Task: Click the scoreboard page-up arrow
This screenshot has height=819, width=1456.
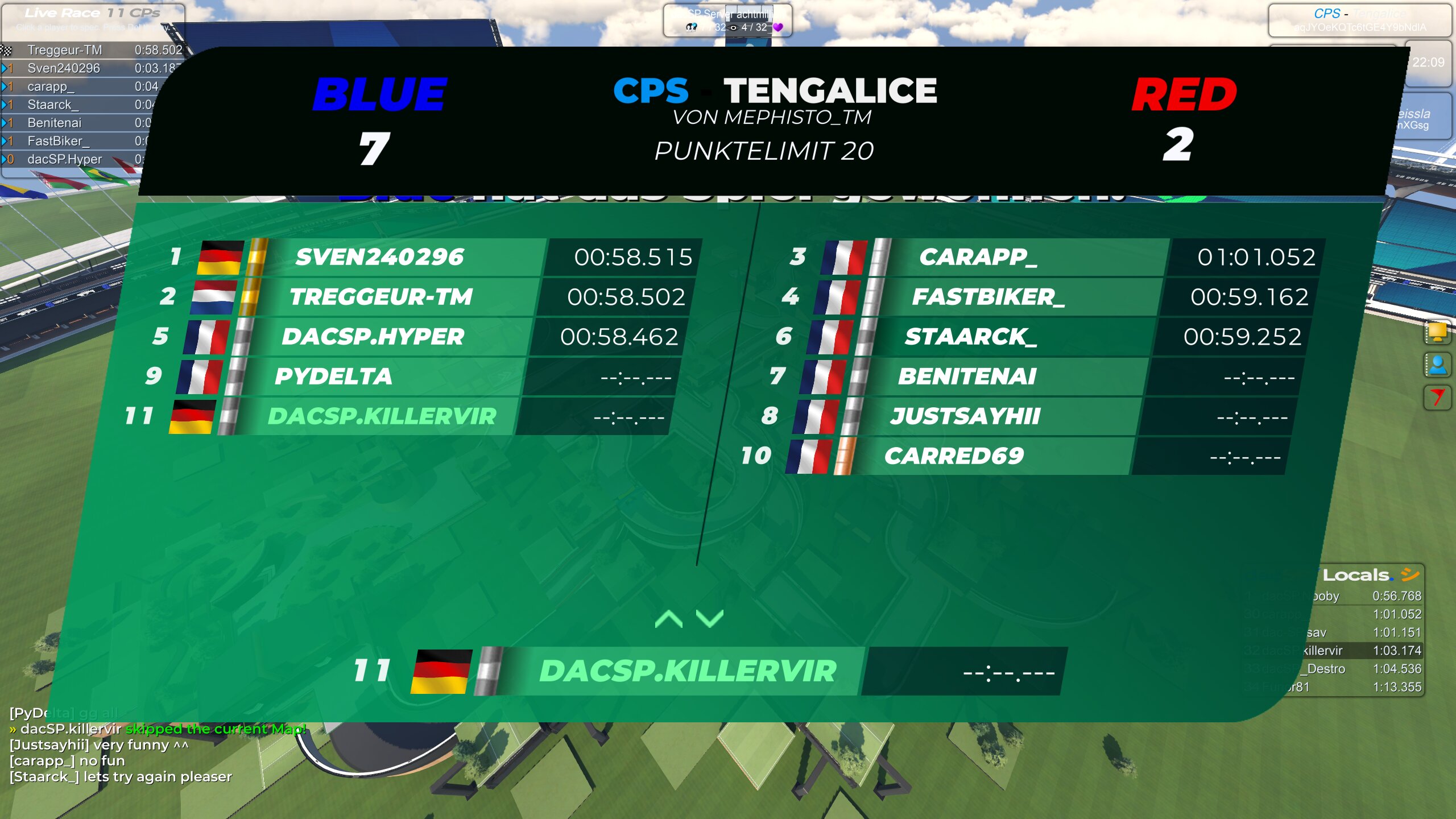Action: click(669, 619)
